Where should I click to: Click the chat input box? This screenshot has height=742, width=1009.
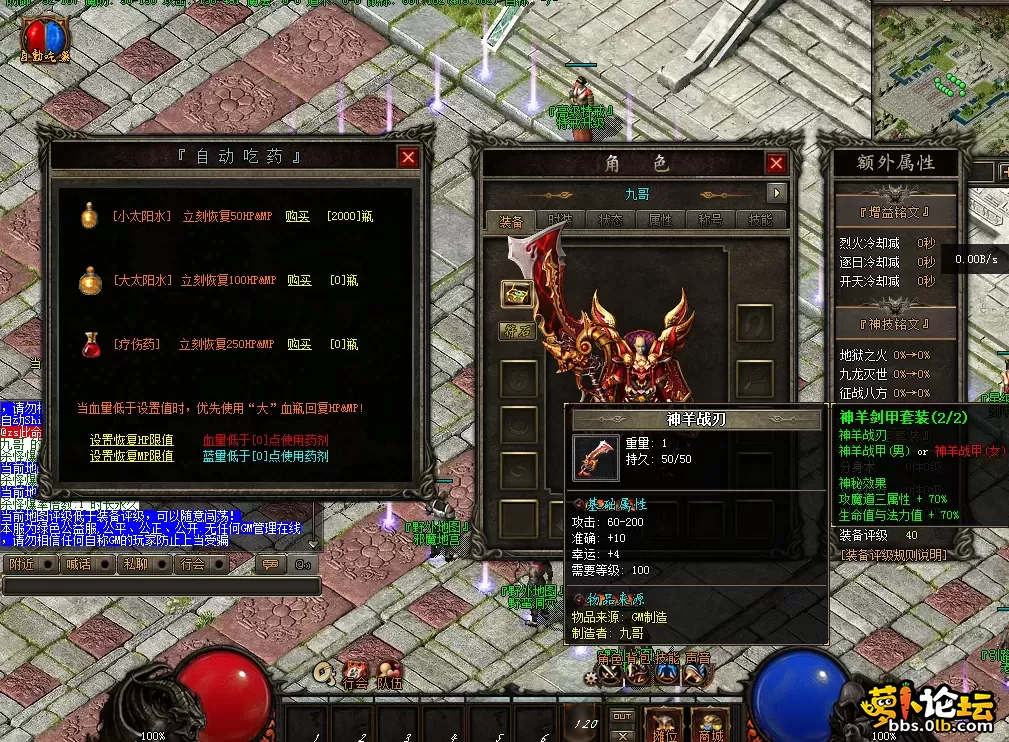point(160,586)
